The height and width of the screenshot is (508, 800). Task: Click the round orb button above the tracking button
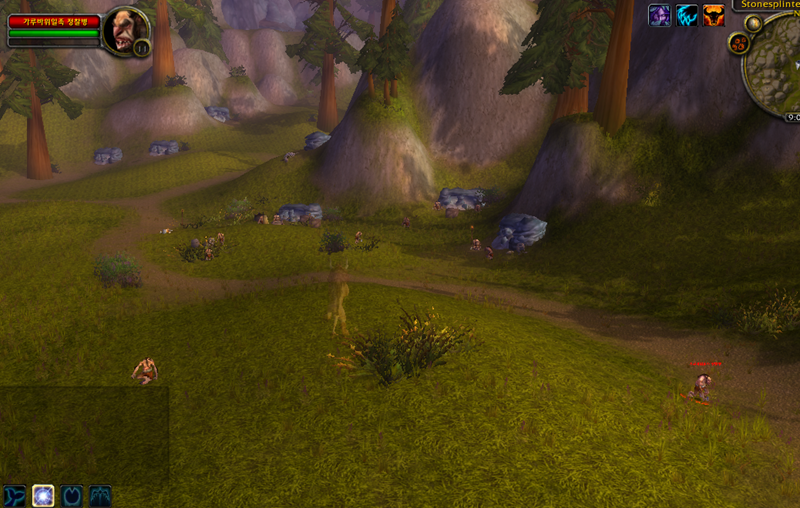pyautogui.click(x=753, y=23)
